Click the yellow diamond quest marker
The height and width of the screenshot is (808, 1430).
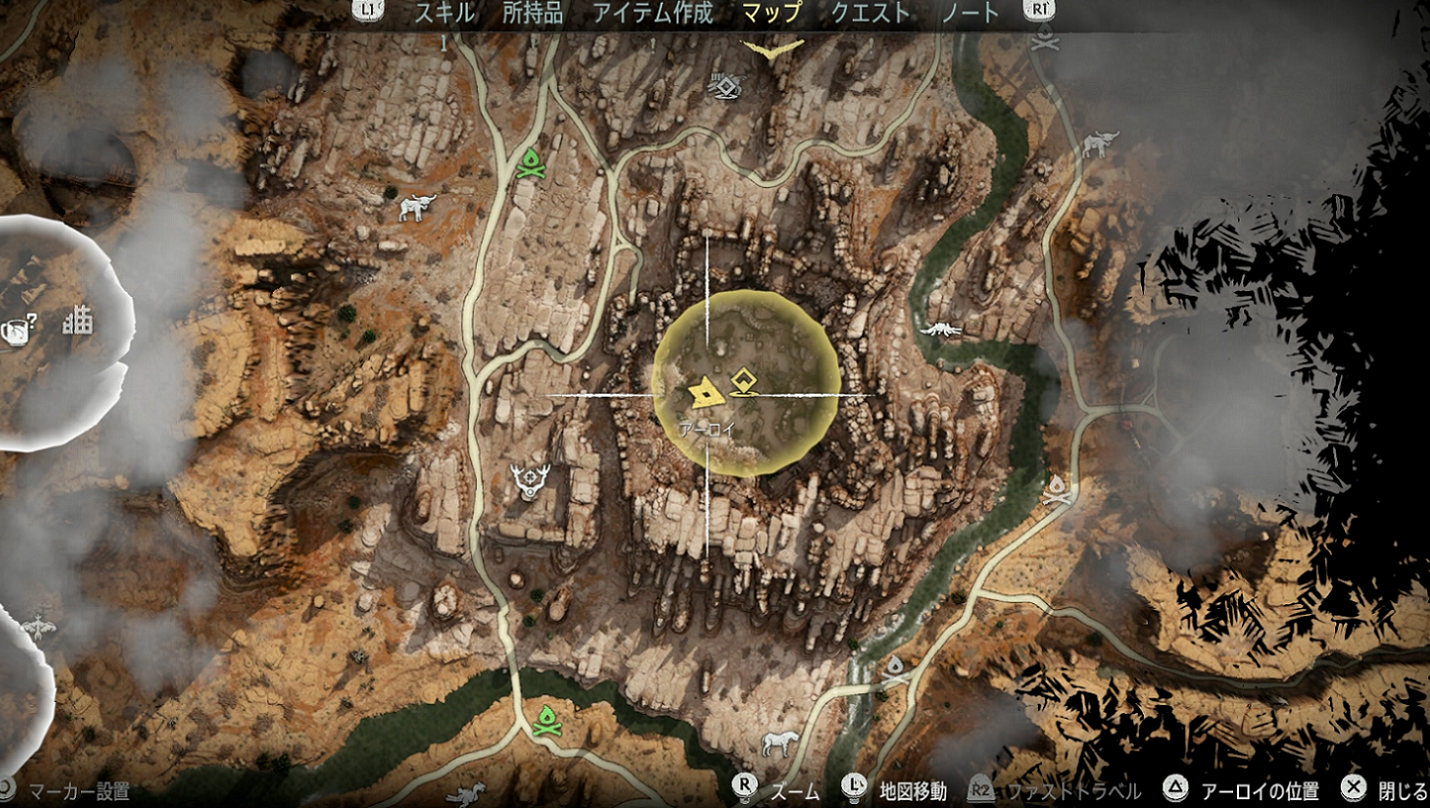coord(742,381)
